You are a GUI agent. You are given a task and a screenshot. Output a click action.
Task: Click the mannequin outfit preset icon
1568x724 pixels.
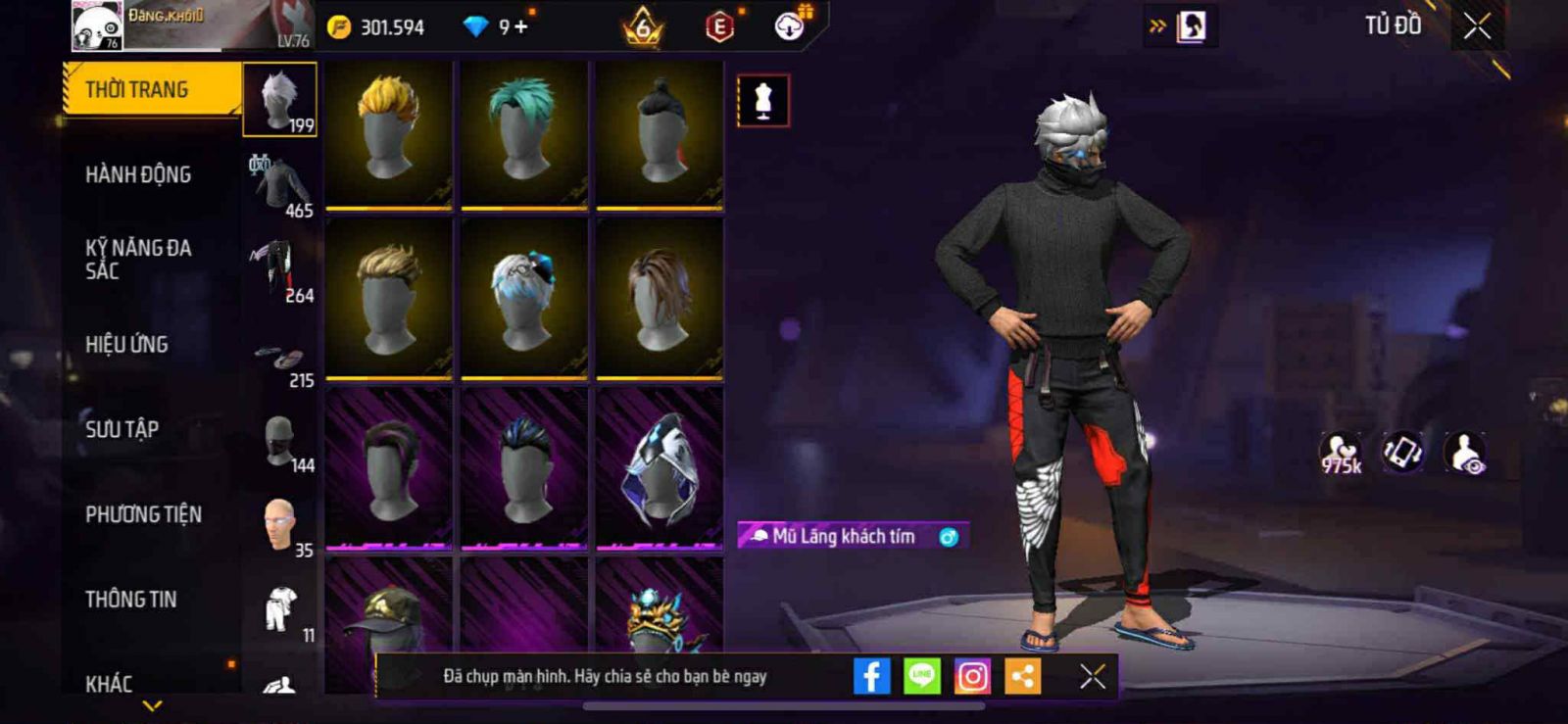click(762, 100)
